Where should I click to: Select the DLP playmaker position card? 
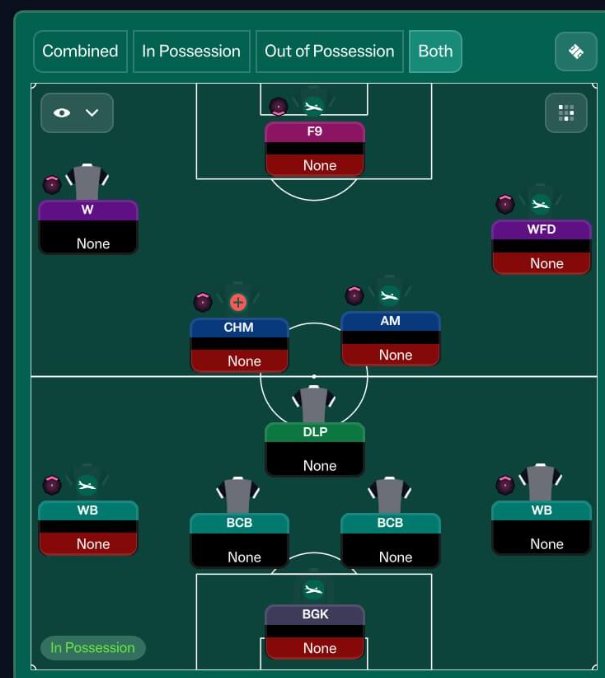[x=315, y=449]
